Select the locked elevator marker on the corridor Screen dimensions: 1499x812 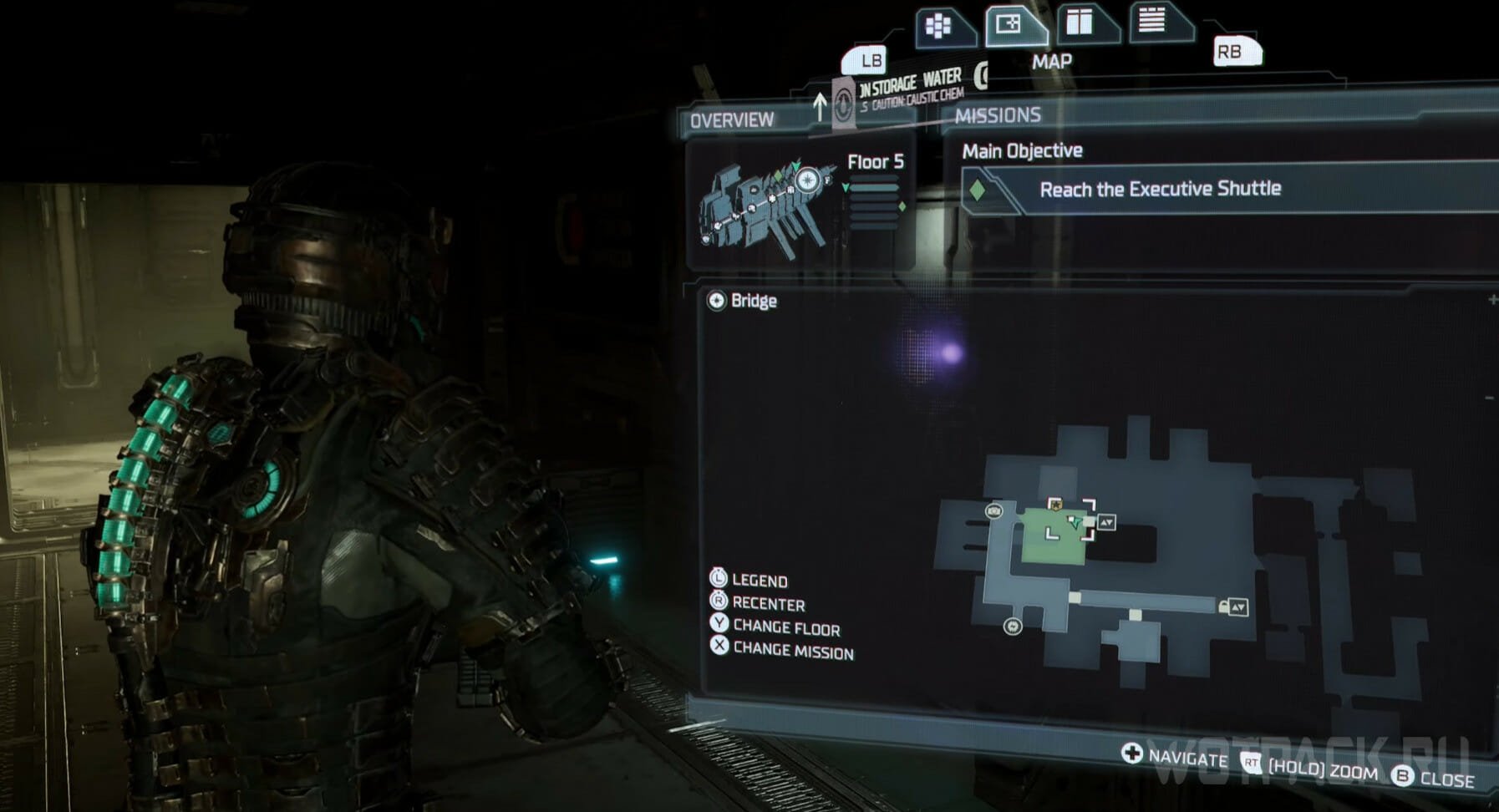[x=1234, y=607]
